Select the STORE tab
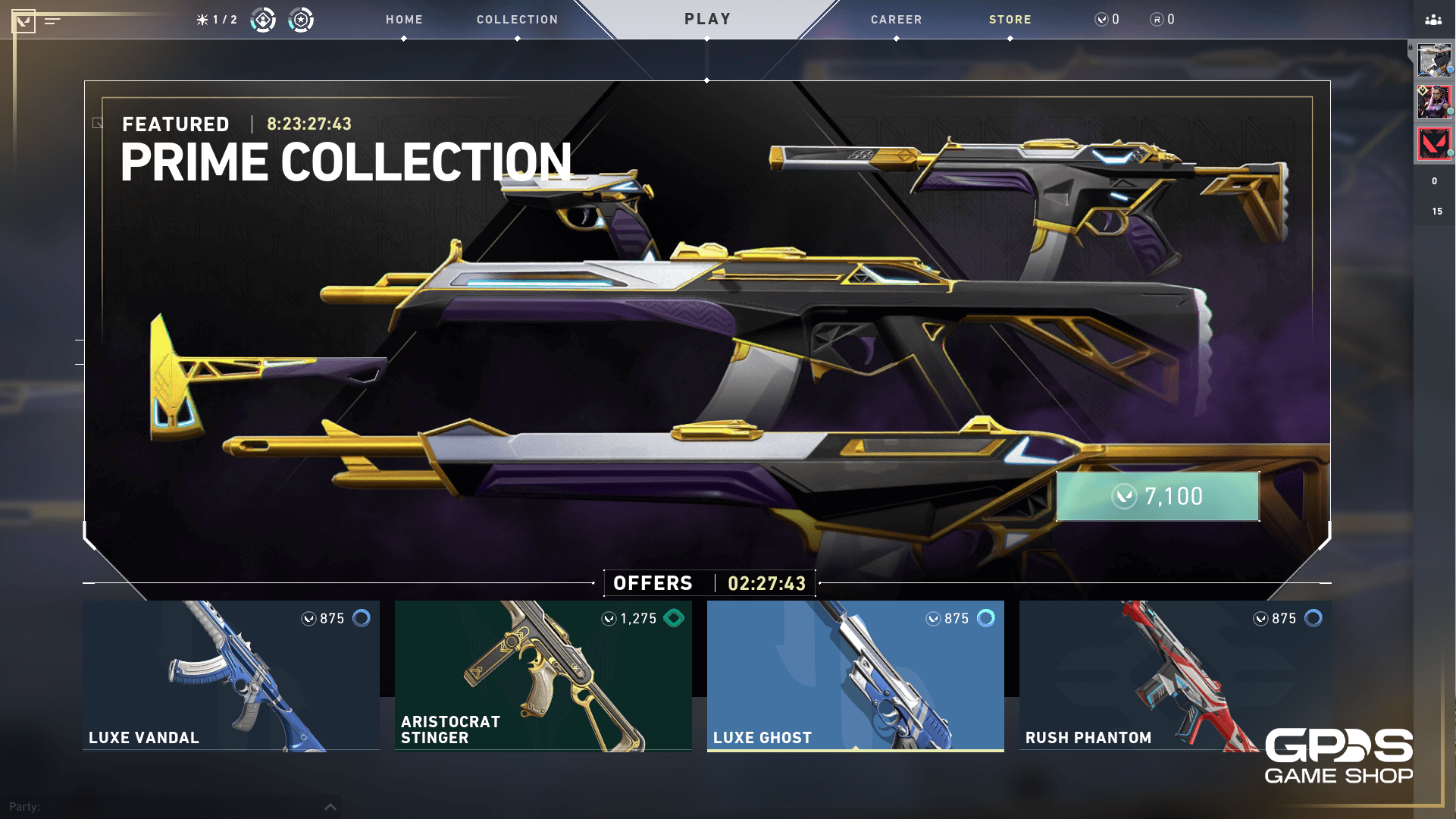Image resolution: width=1456 pixels, height=819 pixels. pyautogui.click(x=1010, y=20)
